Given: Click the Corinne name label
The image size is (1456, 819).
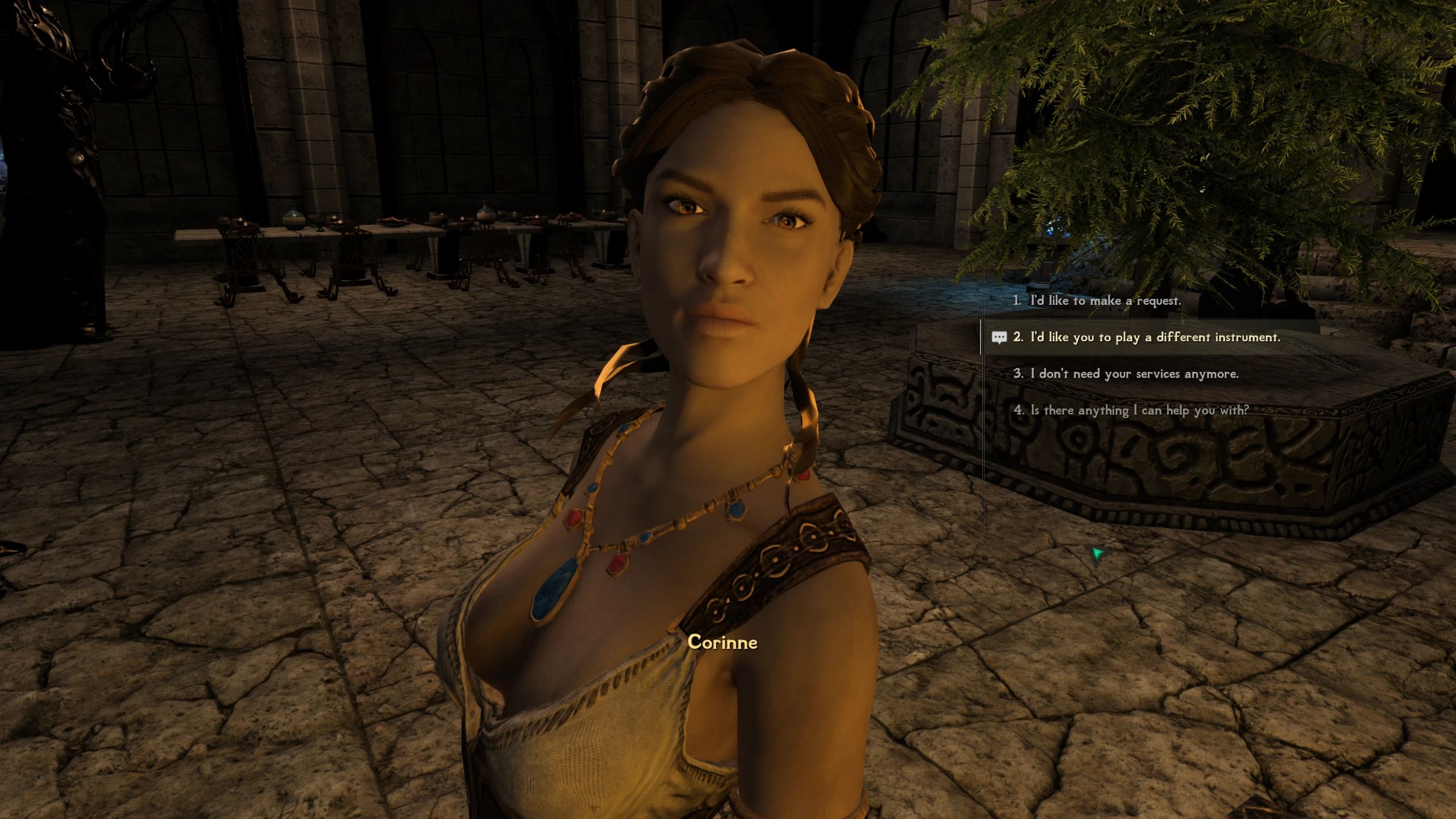Looking at the screenshot, I should pos(723,642).
